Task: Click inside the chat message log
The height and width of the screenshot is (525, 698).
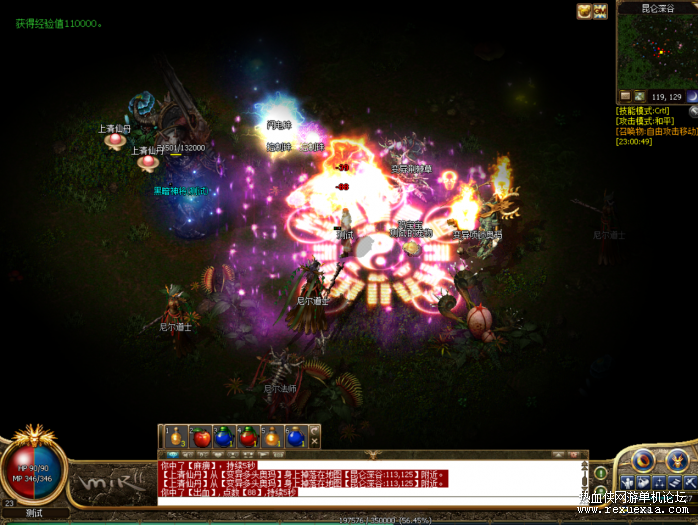Action: [370, 478]
